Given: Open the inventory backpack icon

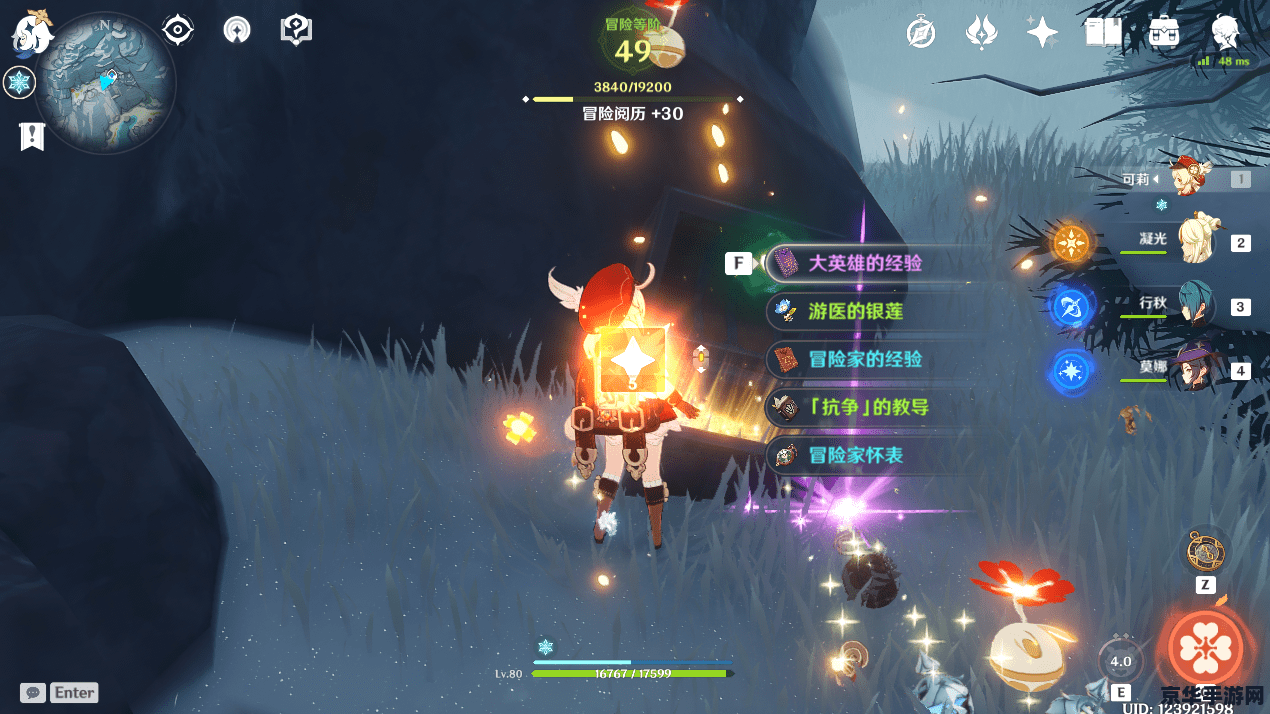Looking at the screenshot, I should click(1163, 32).
